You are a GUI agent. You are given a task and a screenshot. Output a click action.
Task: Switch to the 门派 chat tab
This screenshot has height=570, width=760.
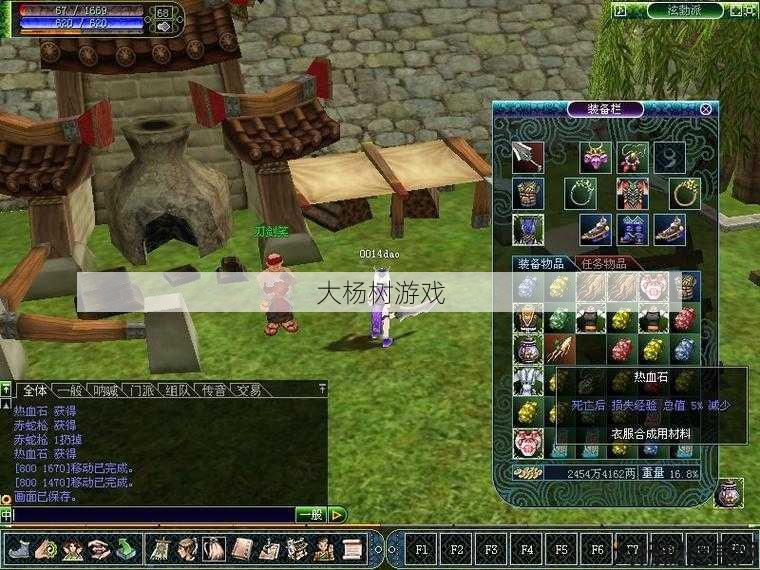pos(141,390)
